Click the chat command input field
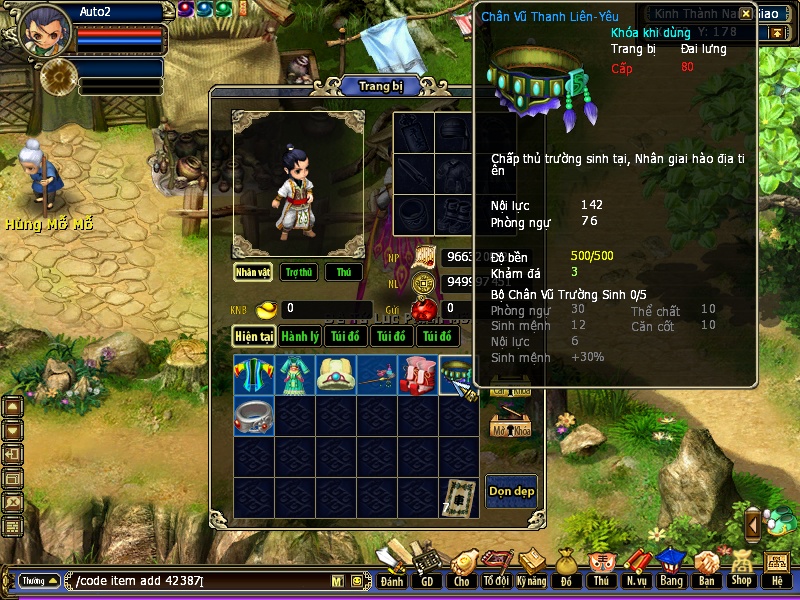800x600 pixels. [200, 581]
